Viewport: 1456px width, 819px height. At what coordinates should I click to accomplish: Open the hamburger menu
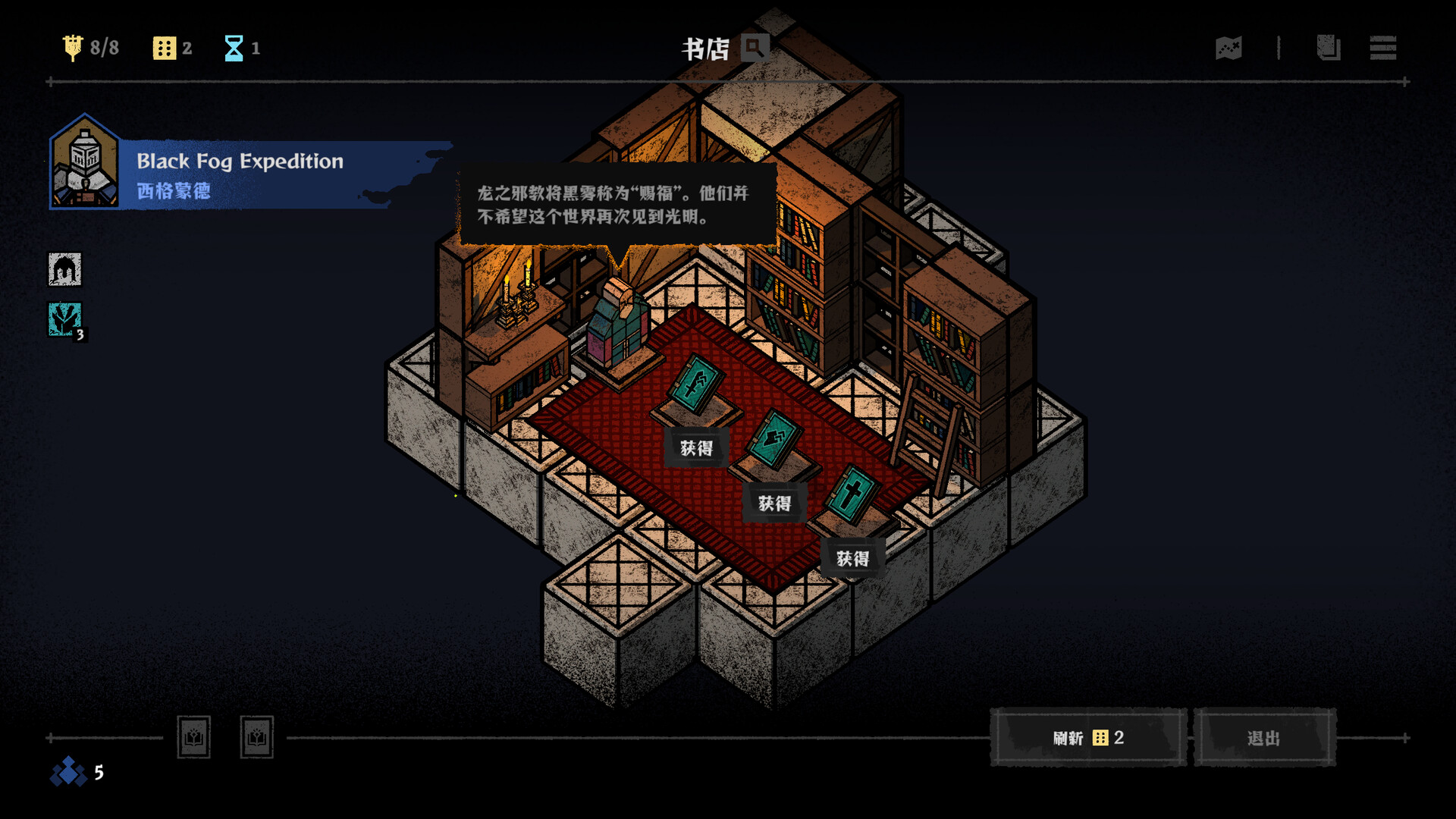tap(1382, 49)
